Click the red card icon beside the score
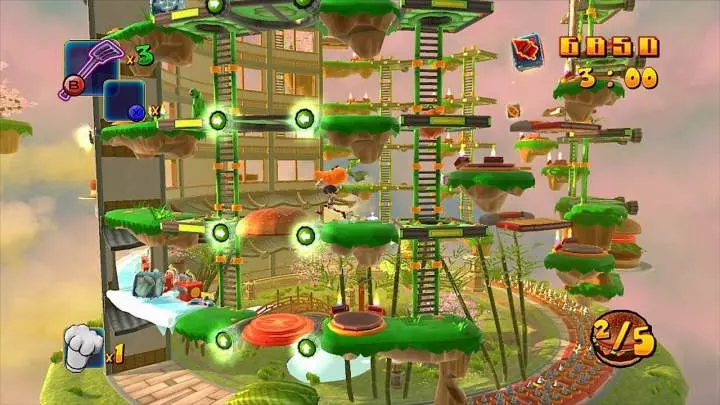The height and width of the screenshot is (405, 720). pos(528,51)
